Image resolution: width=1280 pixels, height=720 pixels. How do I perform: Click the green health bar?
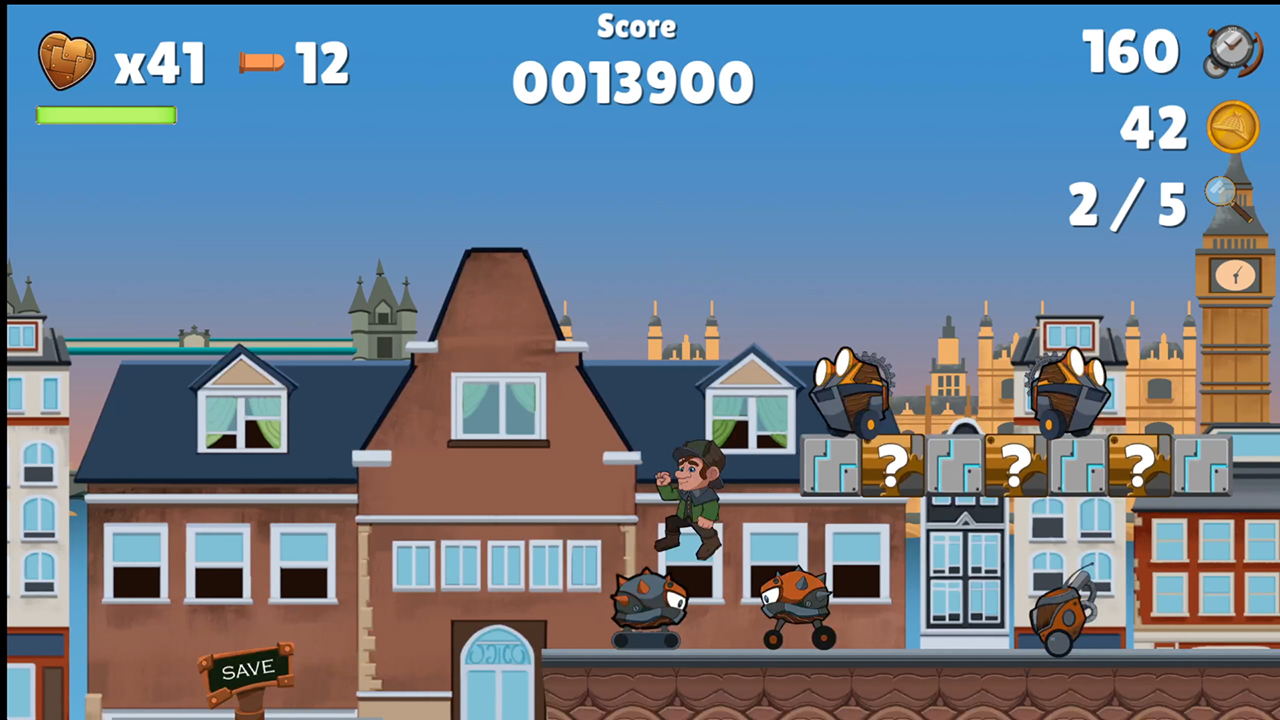point(105,116)
